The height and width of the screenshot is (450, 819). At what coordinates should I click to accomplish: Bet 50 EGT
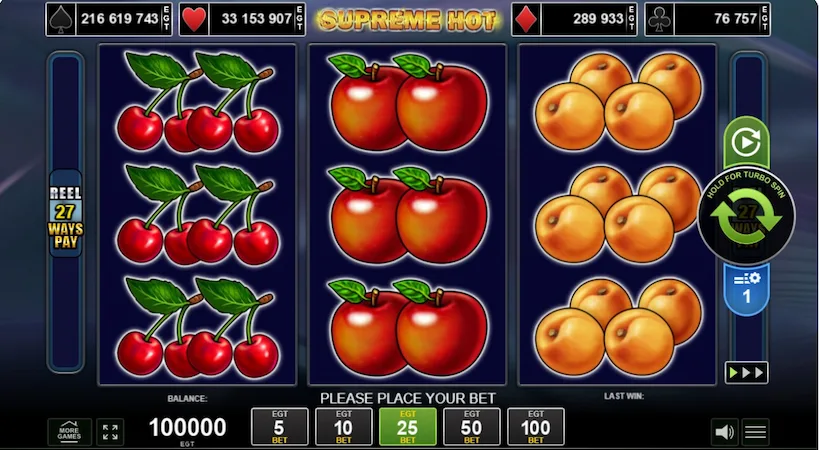[471, 427]
